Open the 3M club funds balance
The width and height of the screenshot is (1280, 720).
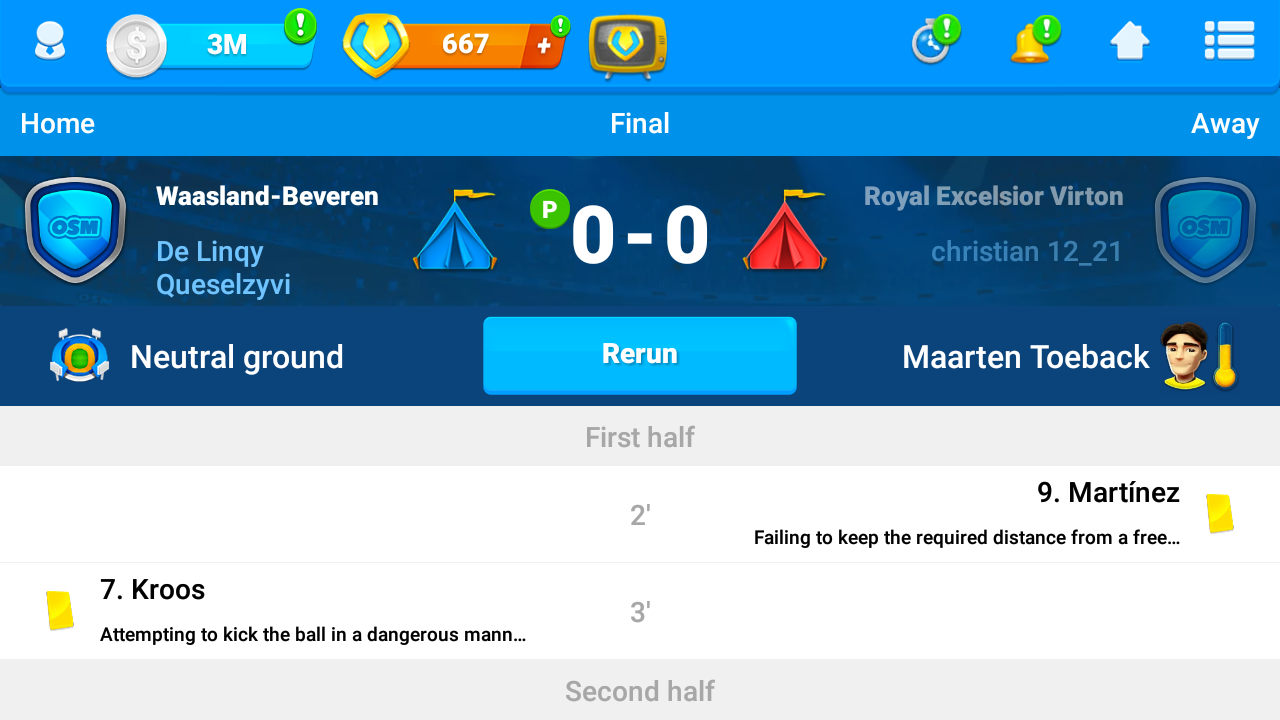point(226,45)
